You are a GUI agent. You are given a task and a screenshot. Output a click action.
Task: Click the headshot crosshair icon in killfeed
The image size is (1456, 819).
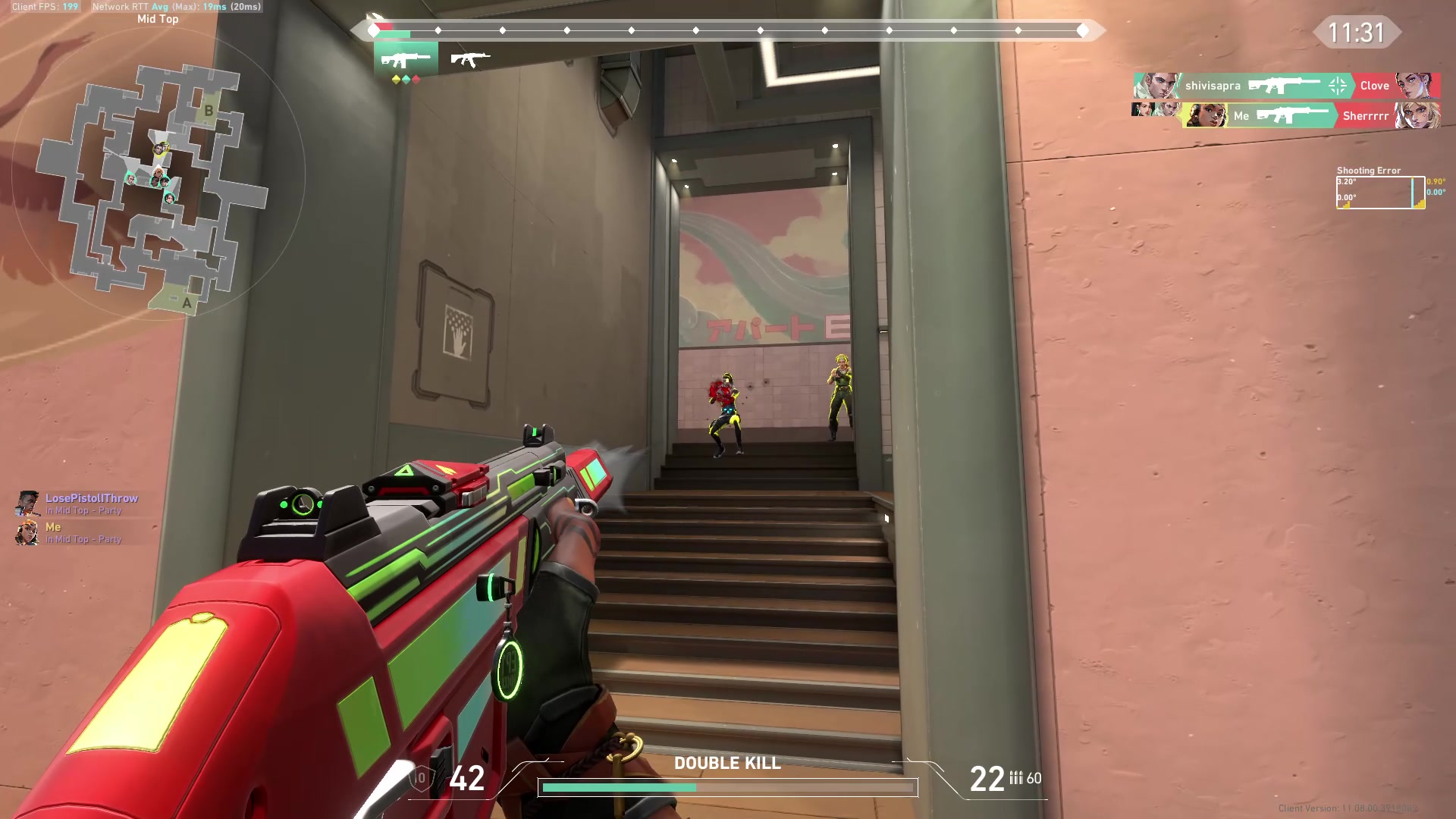click(x=1336, y=85)
